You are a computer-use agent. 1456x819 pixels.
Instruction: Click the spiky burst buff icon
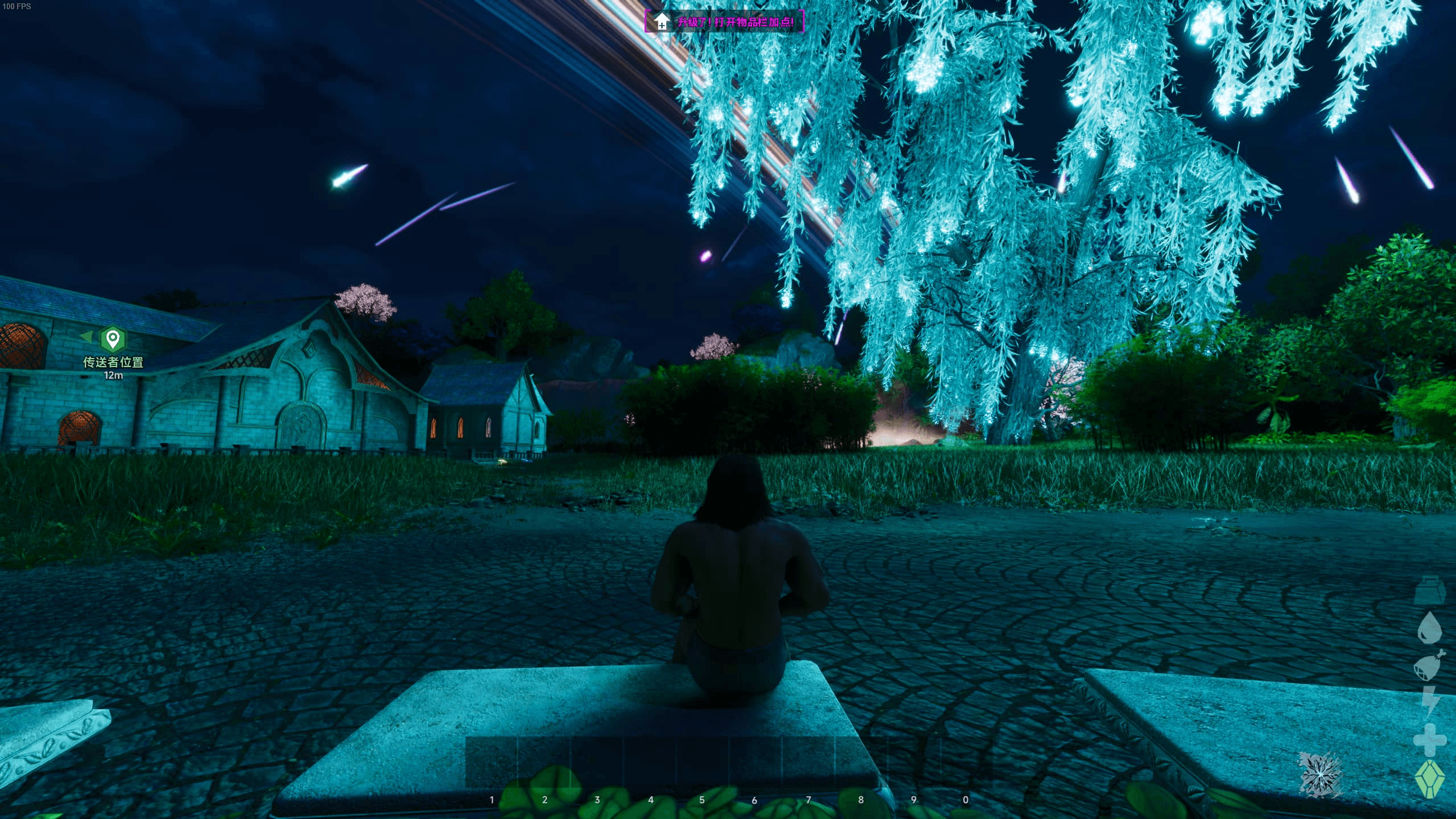point(1320,774)
